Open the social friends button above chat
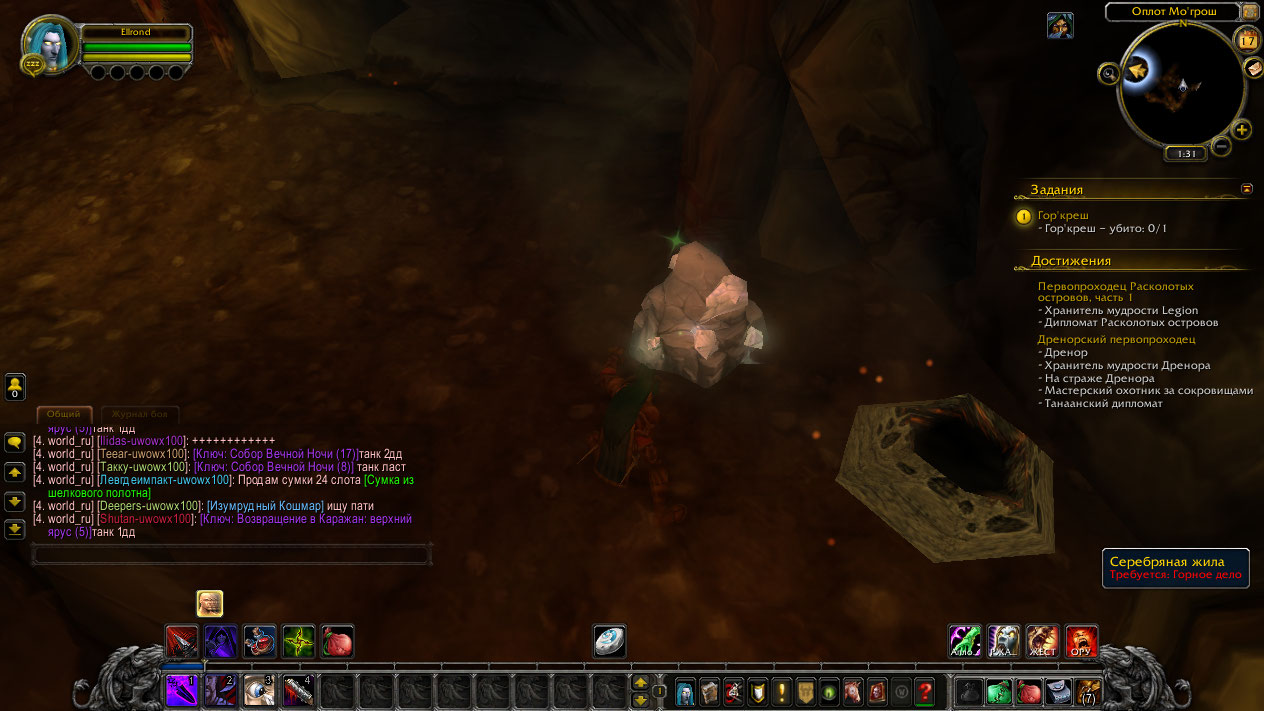 [15, 385]
